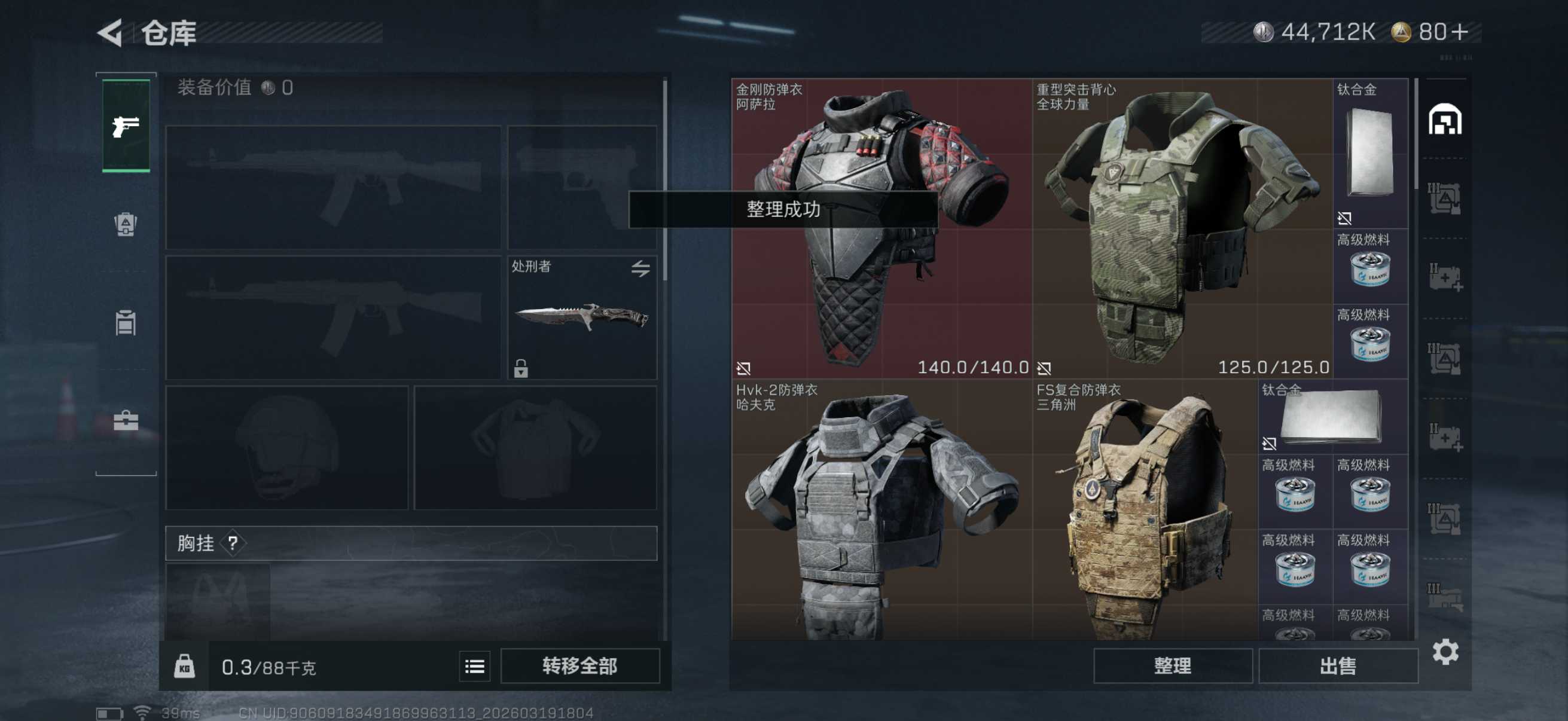This screenshot has width=1568, height=721.
Task: Select the FS复合防弹衣 item
Action: pyautogui.click(x=1145, y=511)
